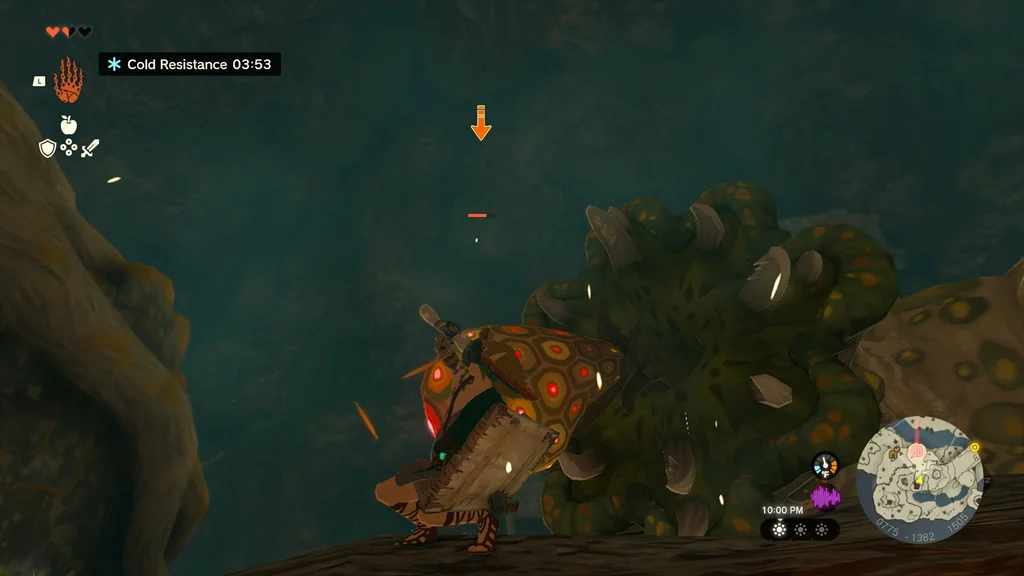Image resolution: width=1024 pixels, height=576 pixels.
Task: Click the weather forecast strip
Action: click(800, 529)
